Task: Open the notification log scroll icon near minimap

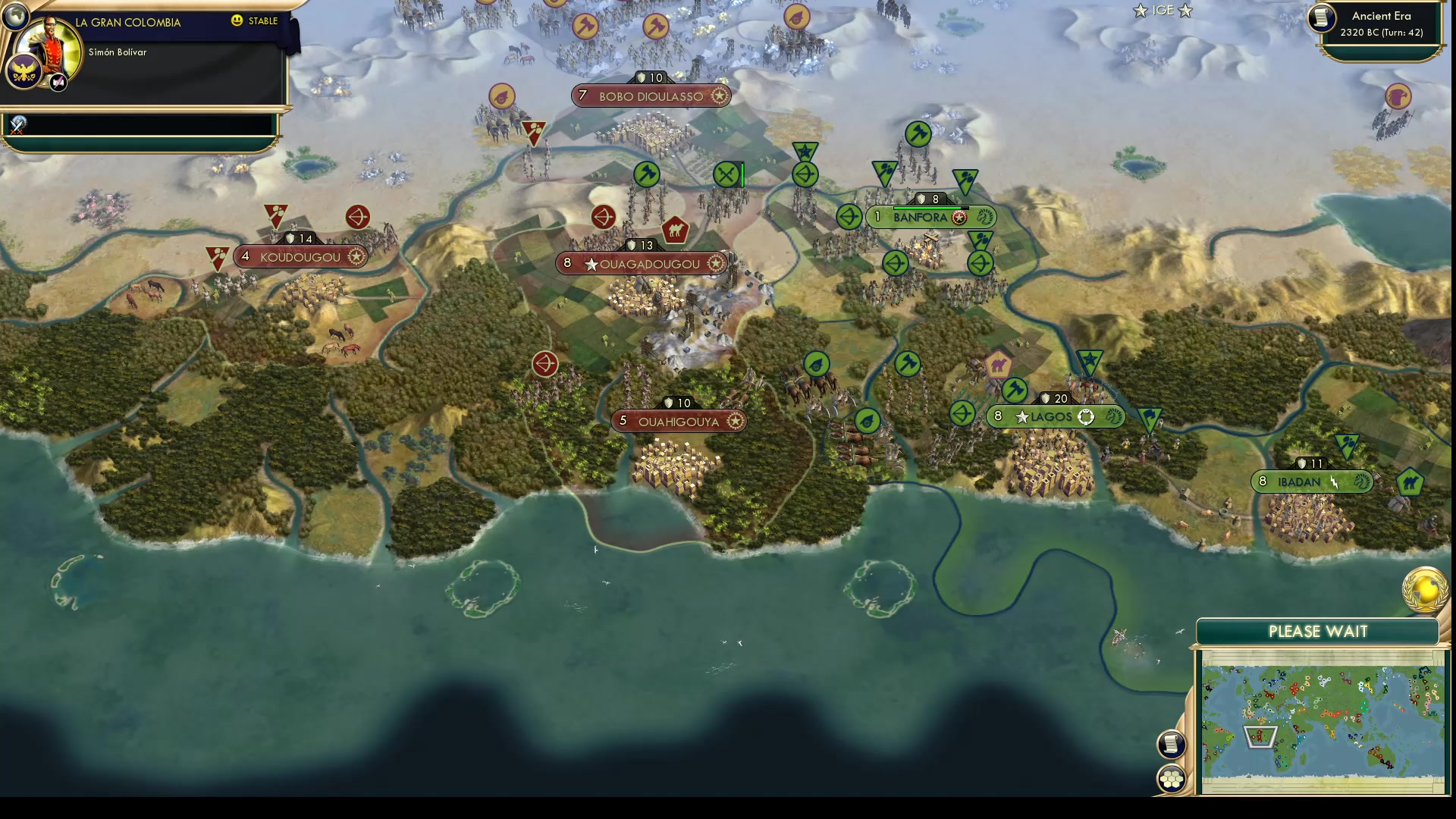Action: tap(1172, 744)
